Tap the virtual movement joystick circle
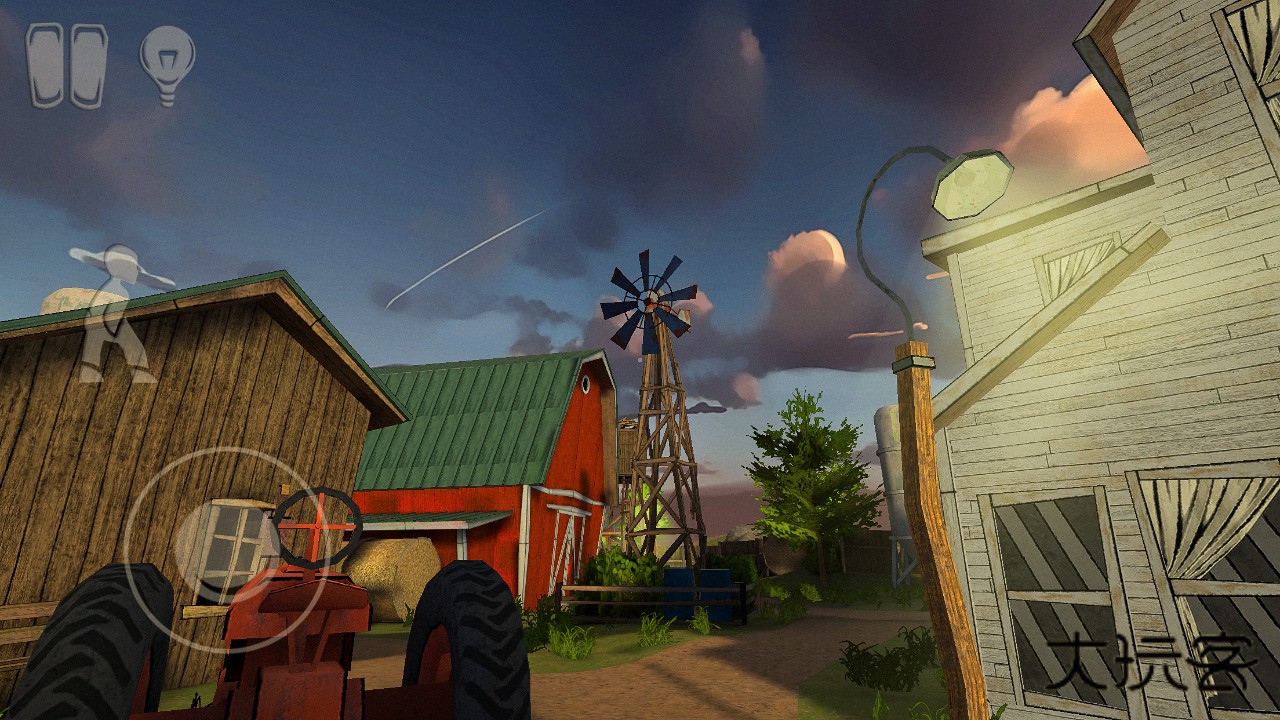 point(225,549)
